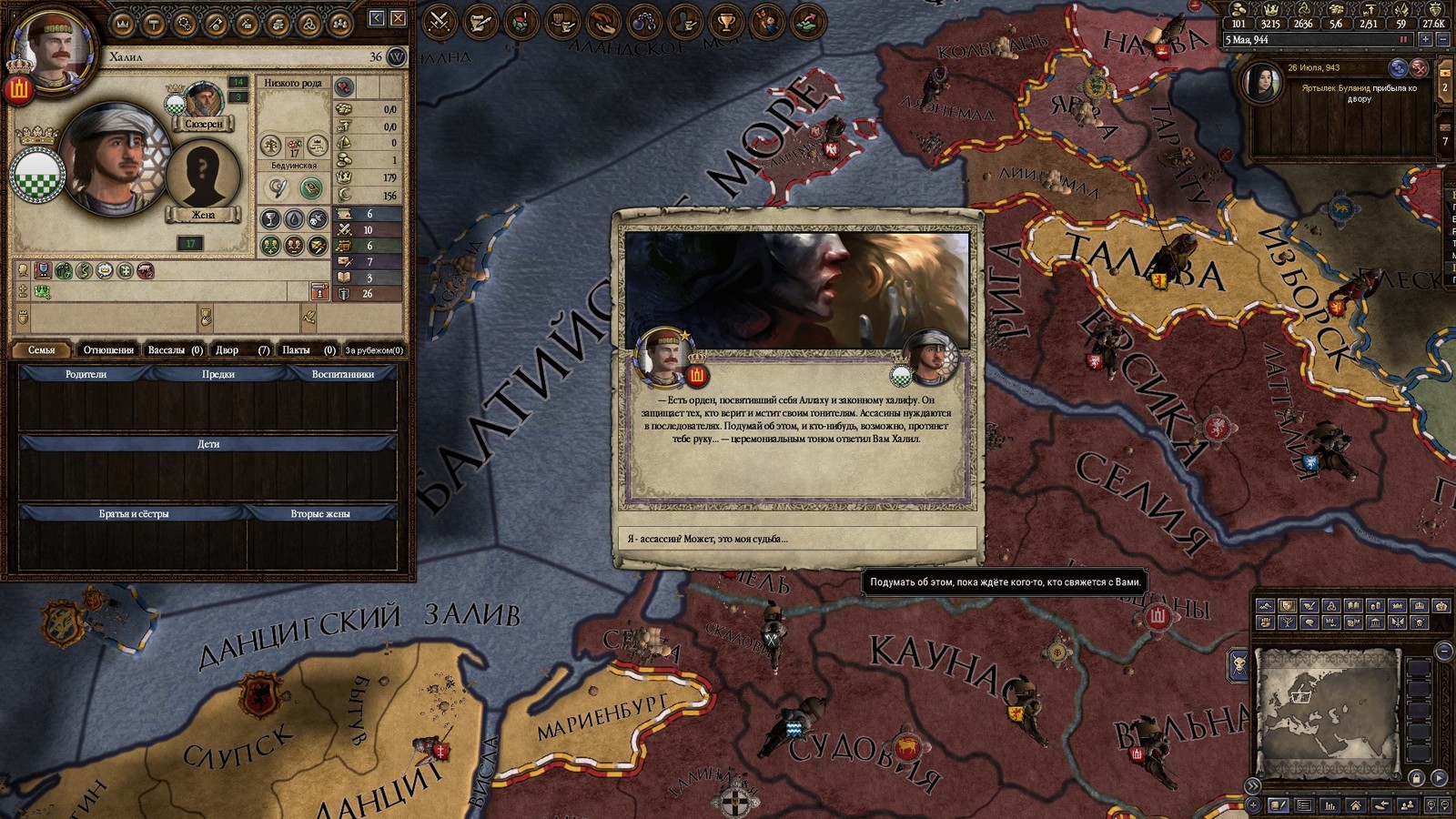Open the За рубежом tab
1456x819 pixels.
[x=374, y=349]
